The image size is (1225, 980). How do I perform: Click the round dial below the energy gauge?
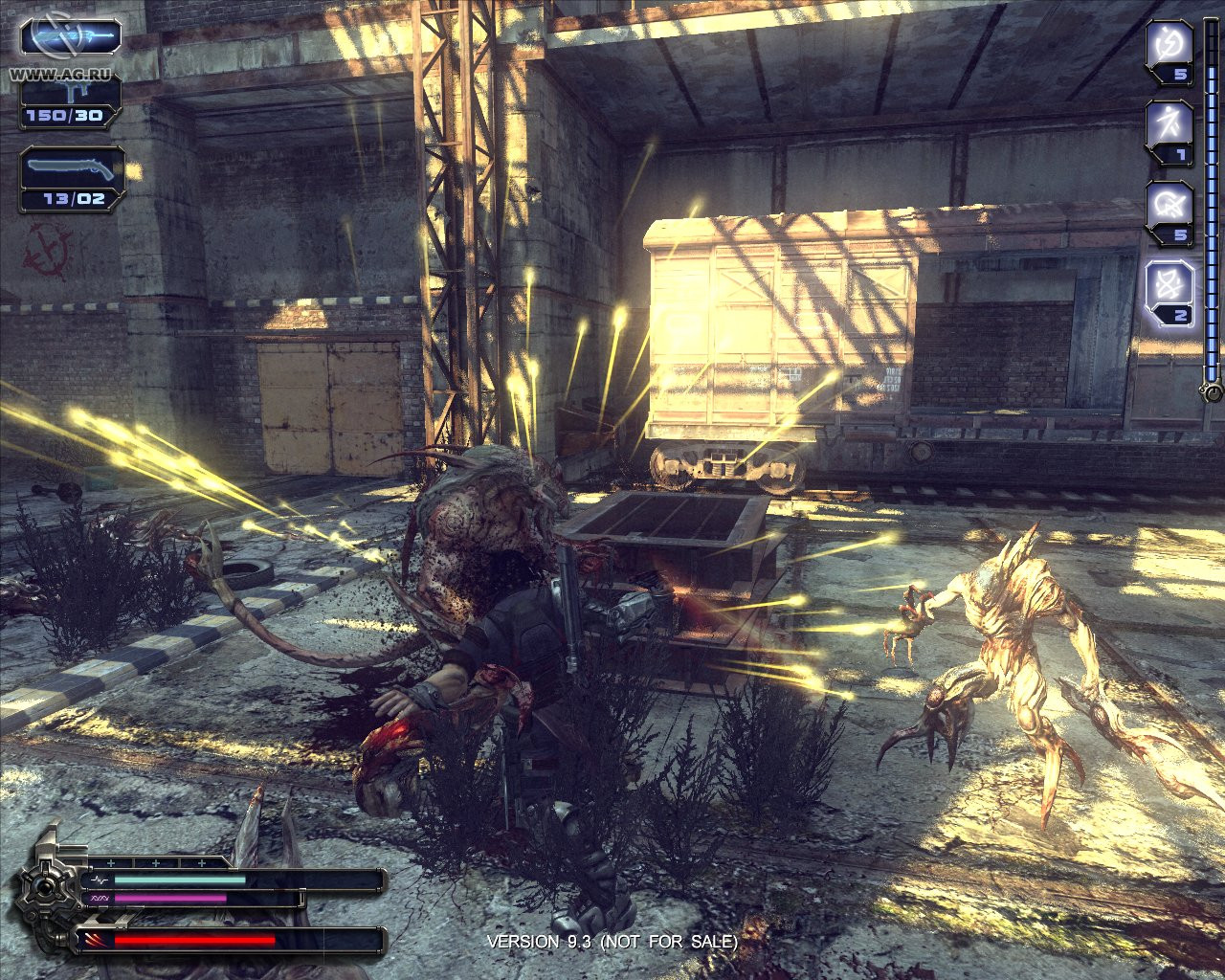pos(1213,392)
